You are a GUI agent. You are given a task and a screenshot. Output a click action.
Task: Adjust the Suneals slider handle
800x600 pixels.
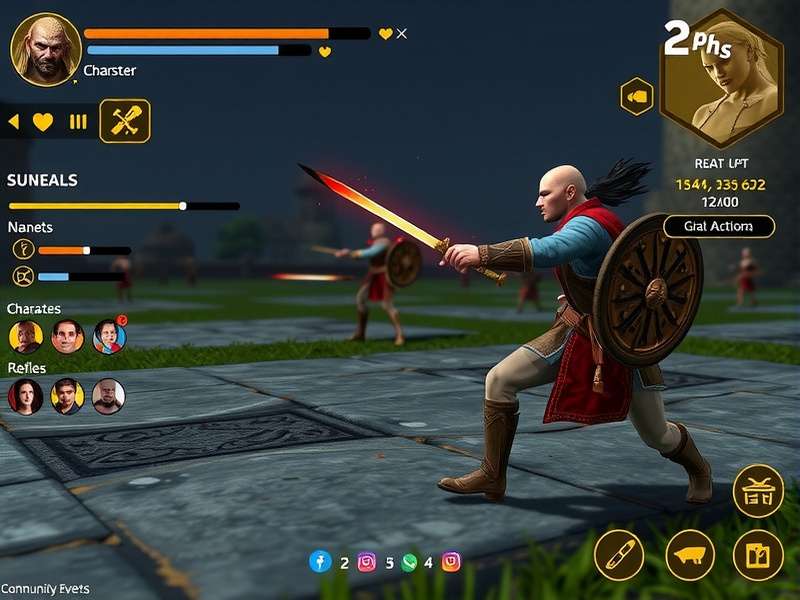182,206
